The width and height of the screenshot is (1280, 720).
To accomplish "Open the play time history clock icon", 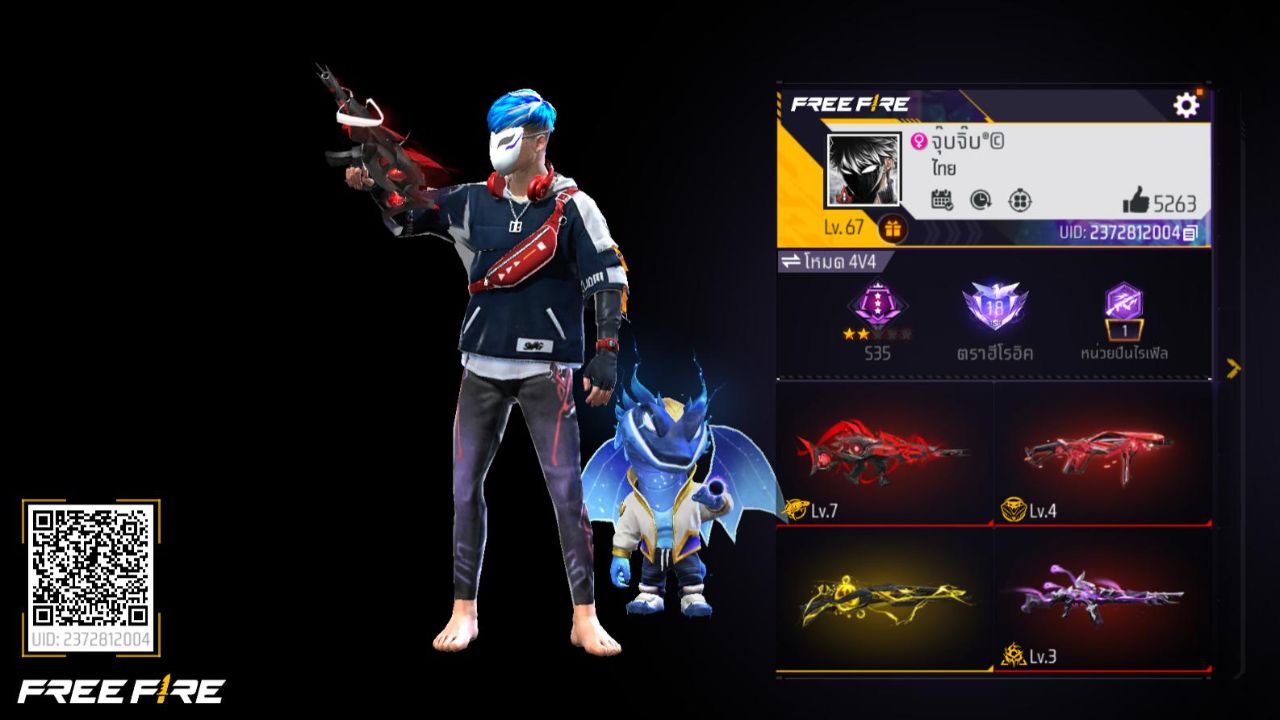I will pos(980,201).
